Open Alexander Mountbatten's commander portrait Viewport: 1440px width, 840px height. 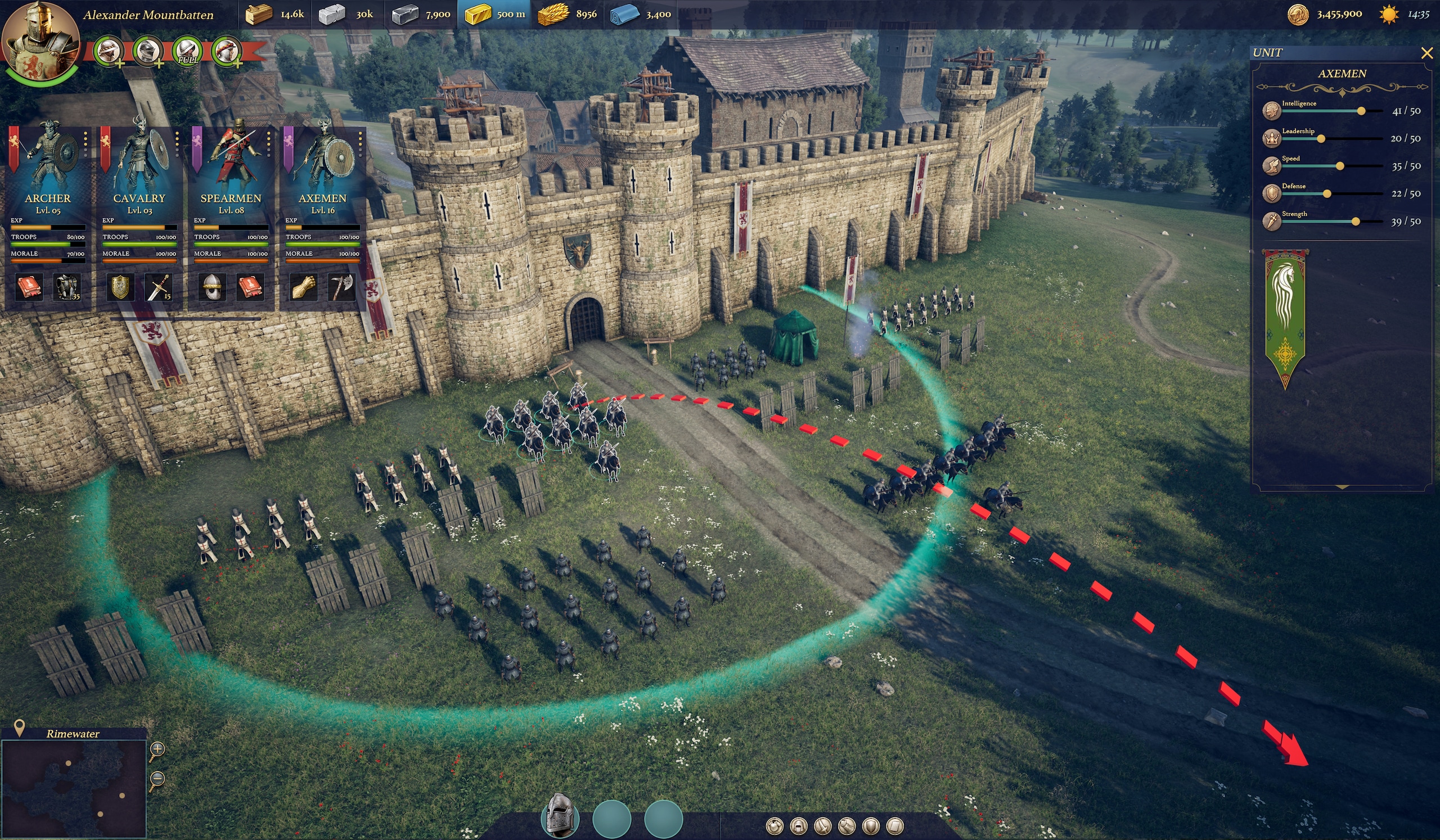[x=40, y=41]
